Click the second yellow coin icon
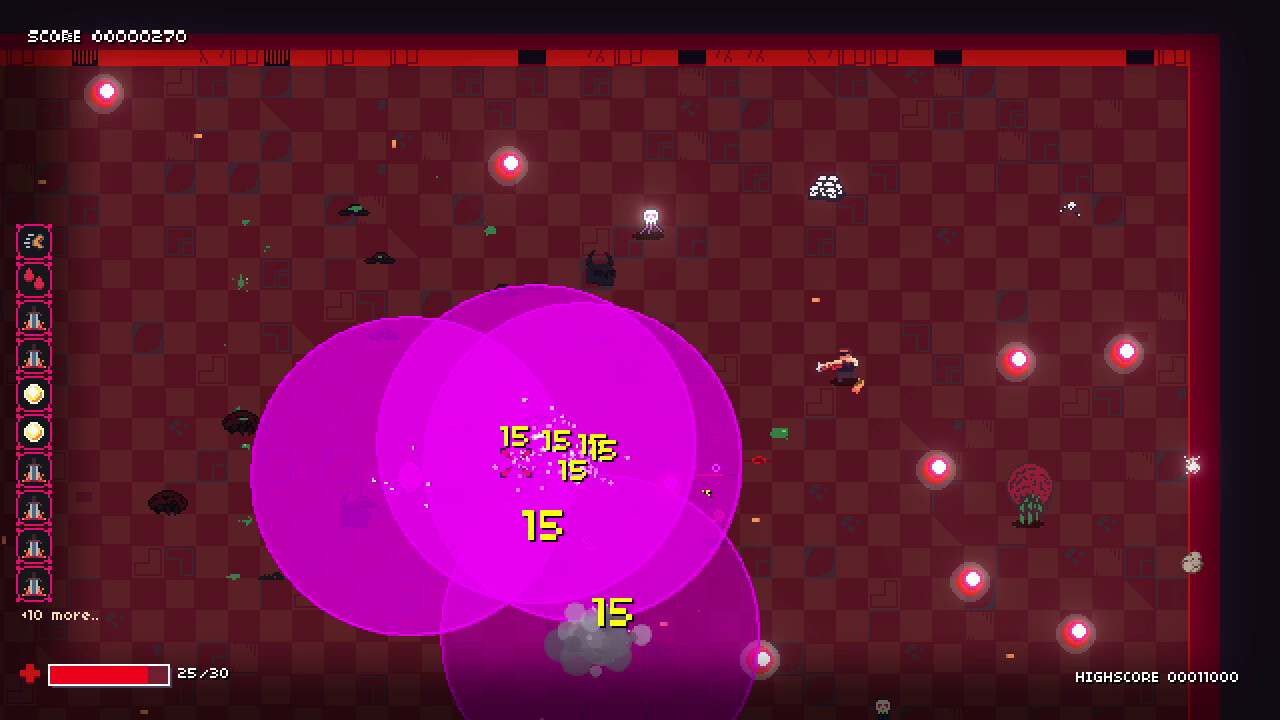Viewport: 1280px width, 720px height. [34, 432]
